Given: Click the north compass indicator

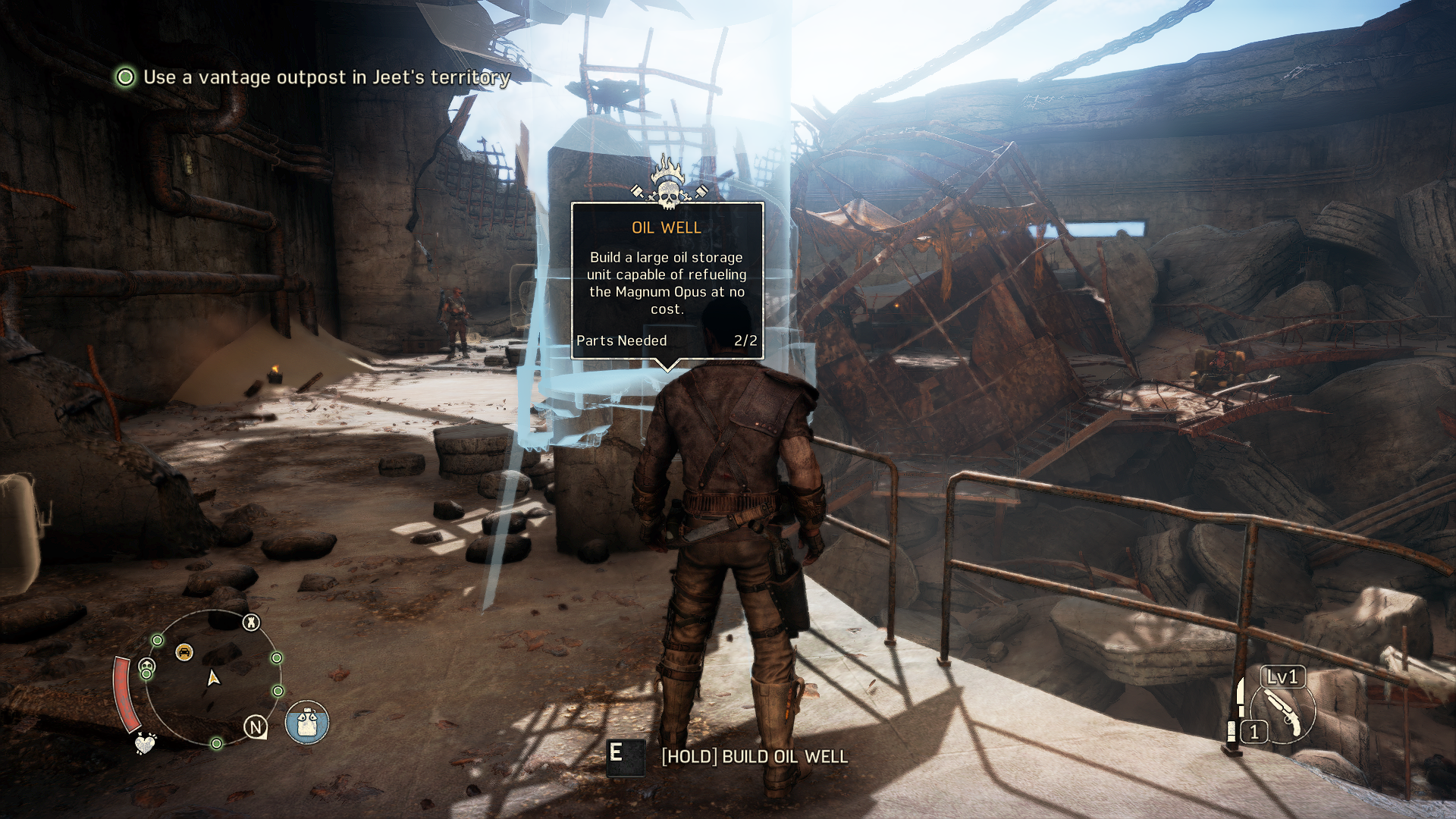Looking at the screenshot, I should click(x=256, y=727).
